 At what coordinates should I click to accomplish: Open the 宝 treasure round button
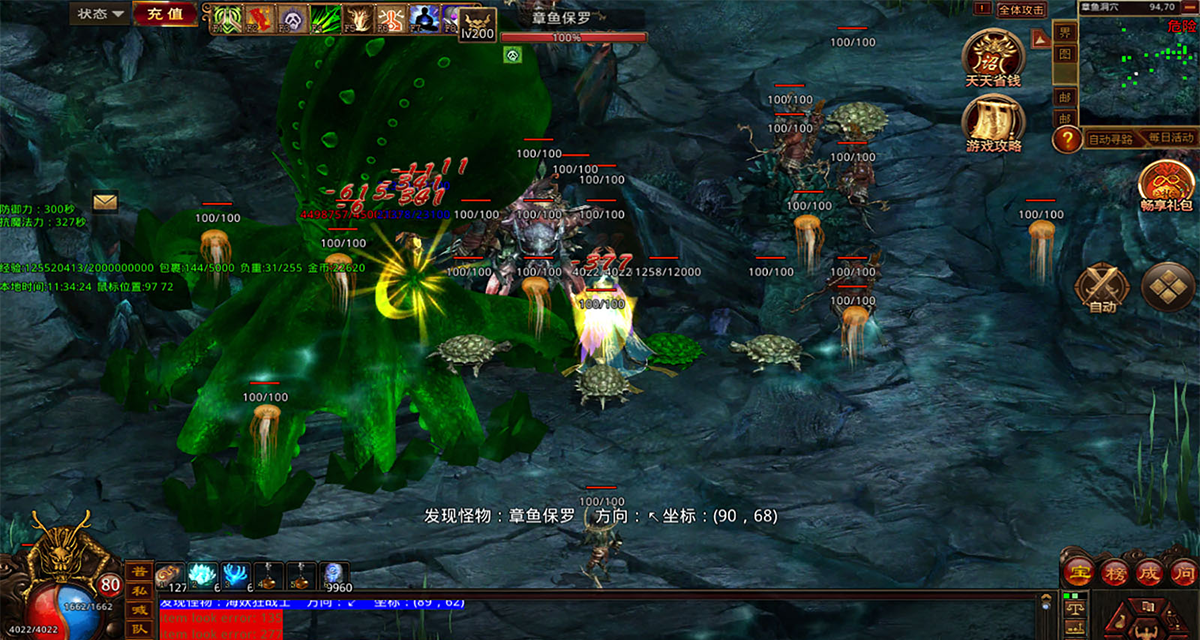coord(1079,572)
